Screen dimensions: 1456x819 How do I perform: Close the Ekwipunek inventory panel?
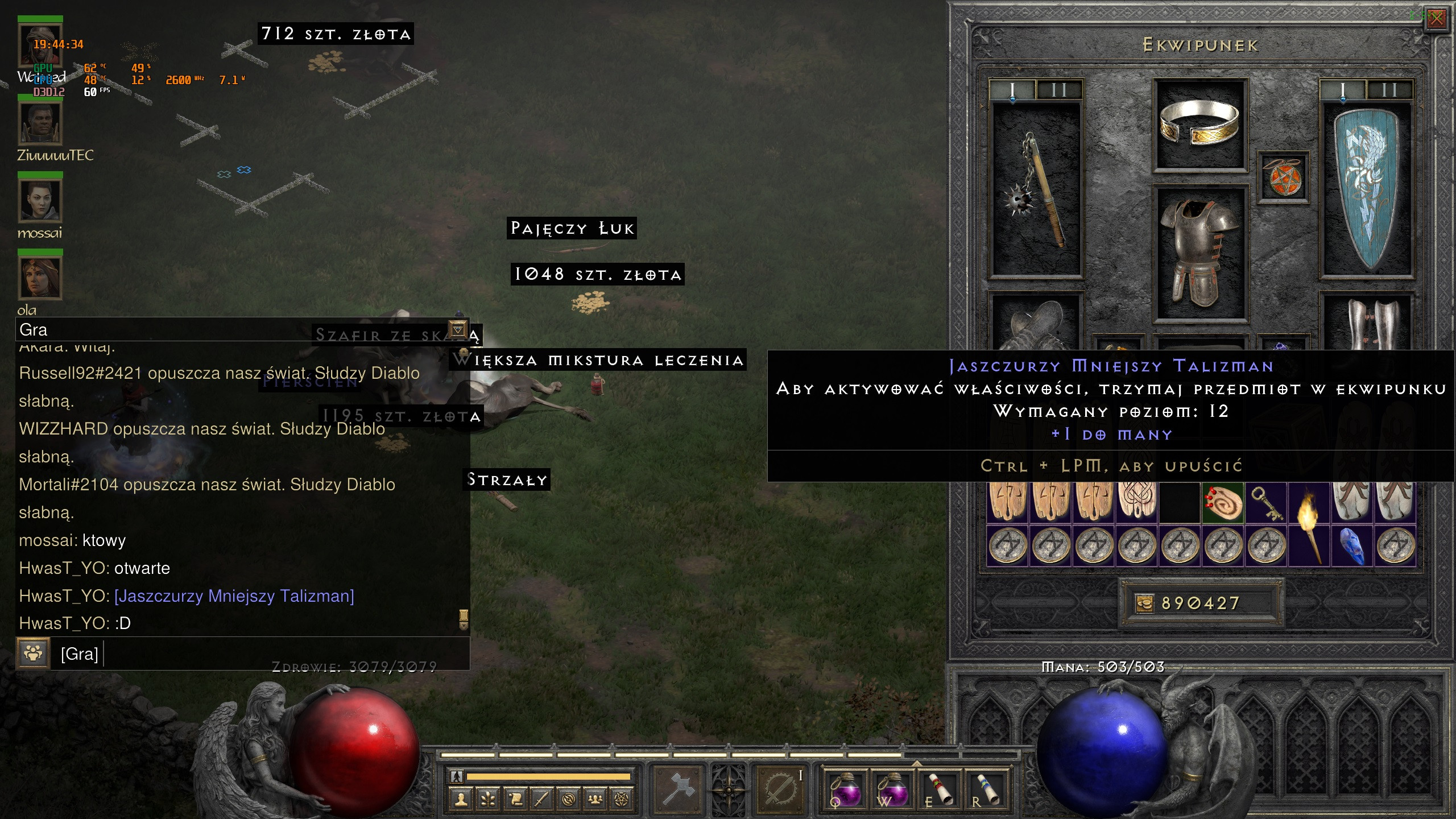pyautogui.click(x=1437, y=19)
